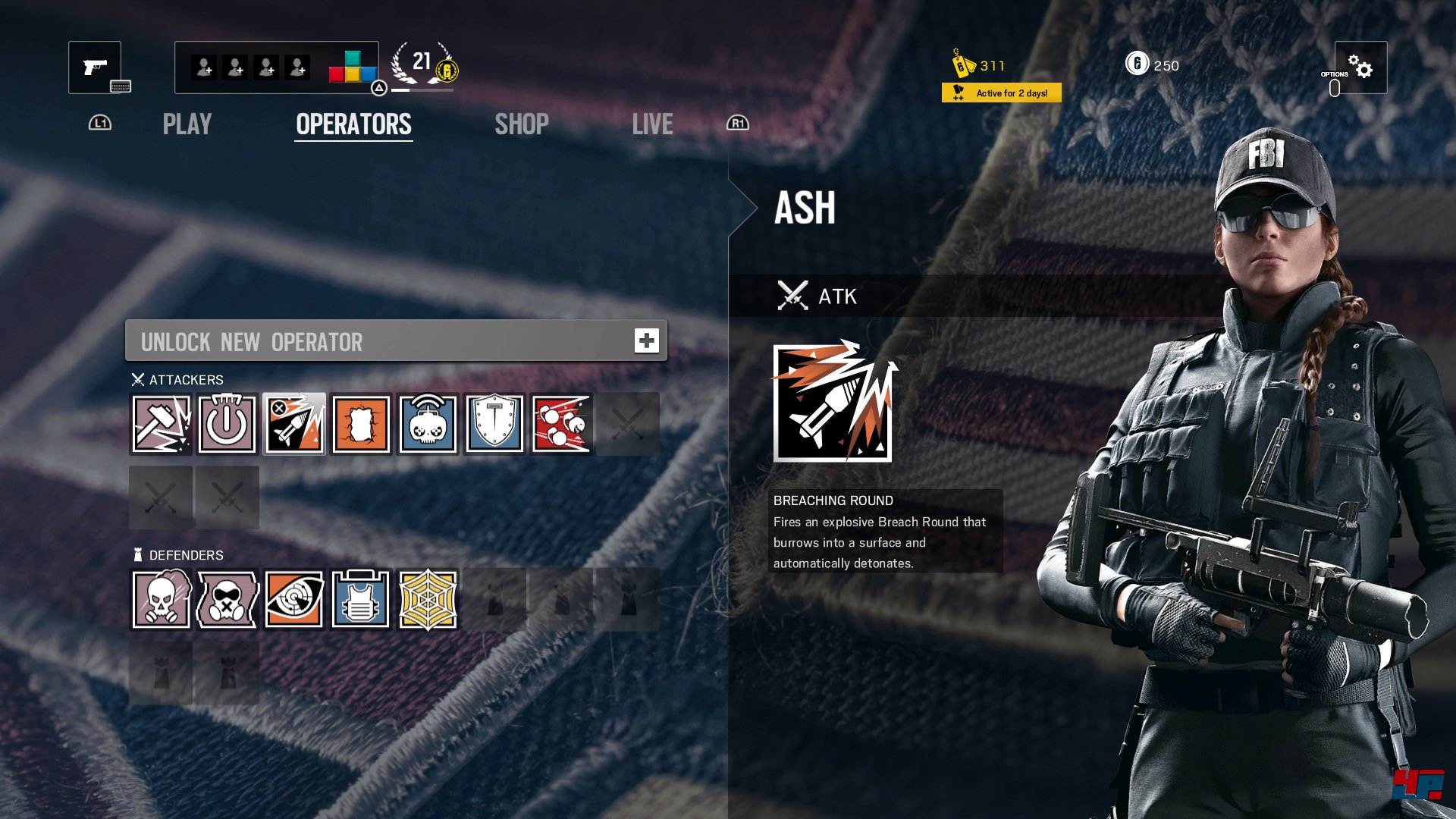Choose Smoke's skull gas mask icon
This screenshot has height=819, width=1456.
pos(162,600)
